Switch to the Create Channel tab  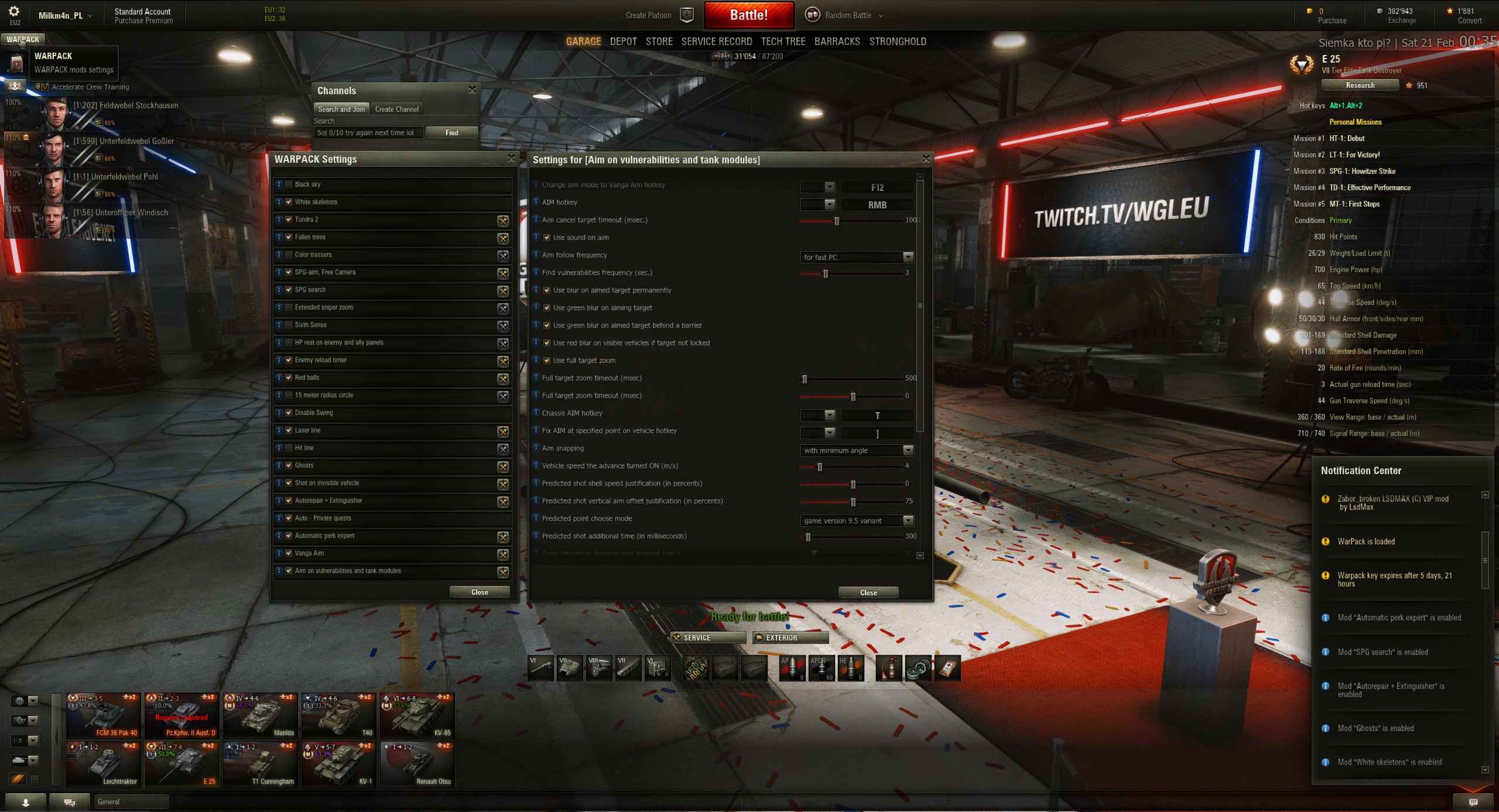[396, 109]
